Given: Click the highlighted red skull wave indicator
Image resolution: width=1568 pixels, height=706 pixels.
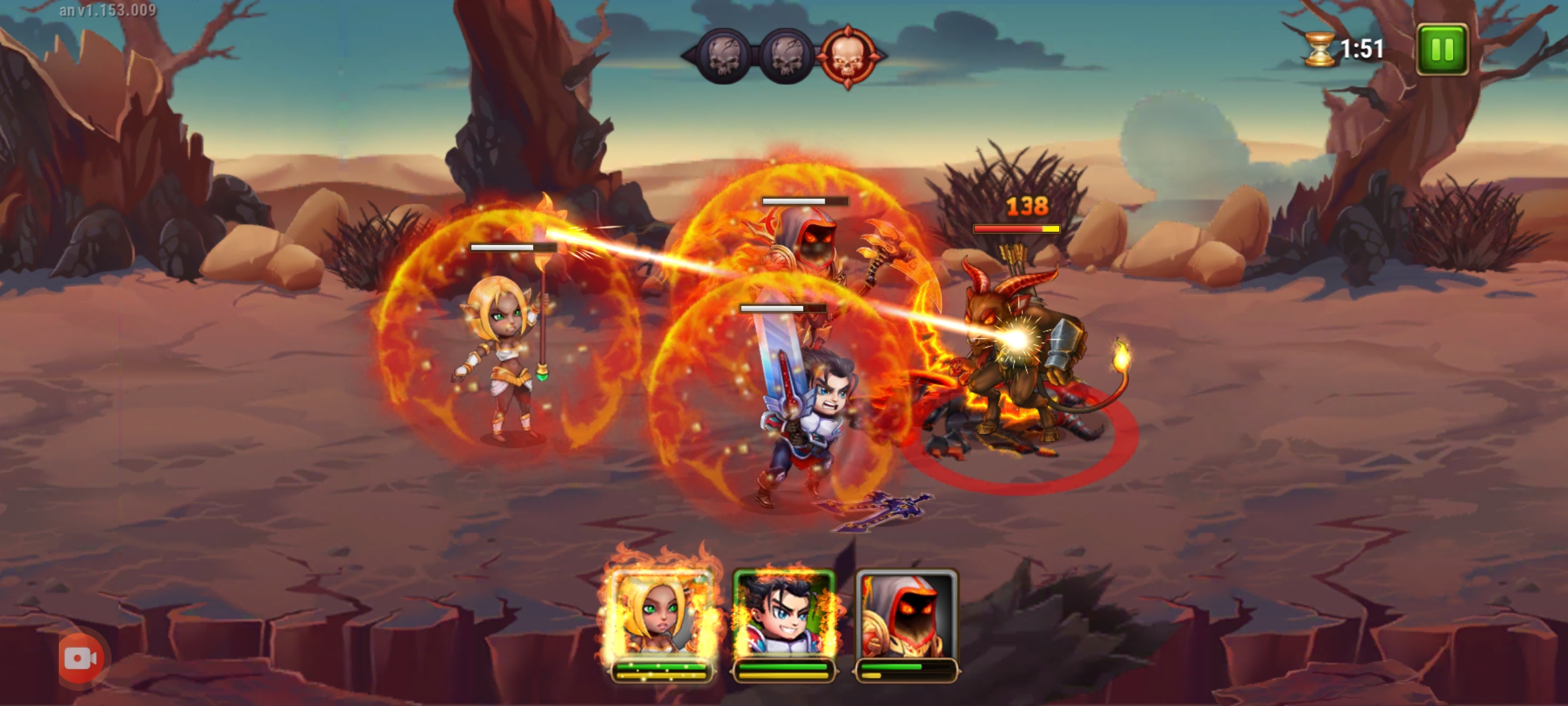Looking at the screenshot, I should [x=847, y=57].
